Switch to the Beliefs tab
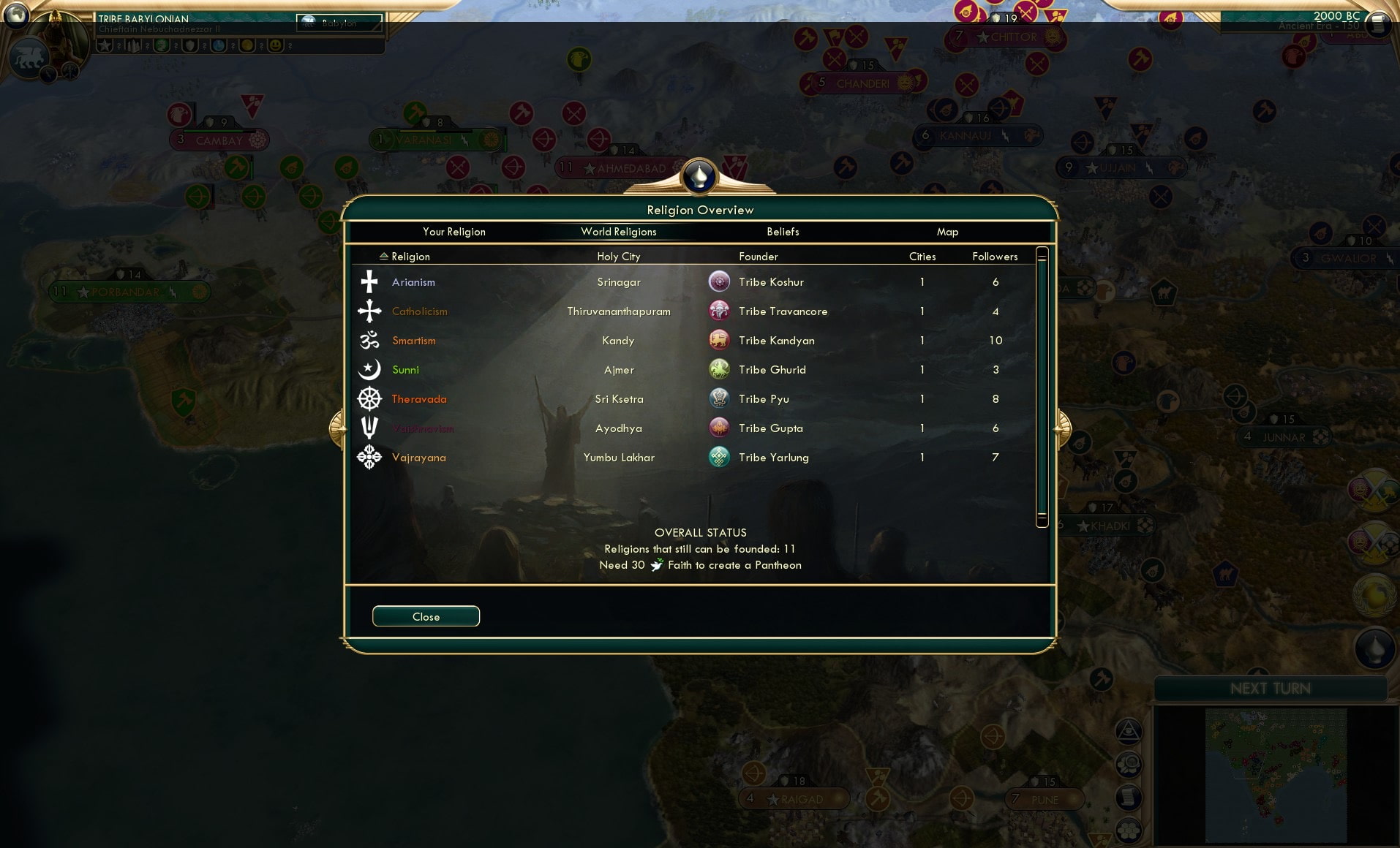The width and height of the screenshot is (1400, 848). pos(783,232)
